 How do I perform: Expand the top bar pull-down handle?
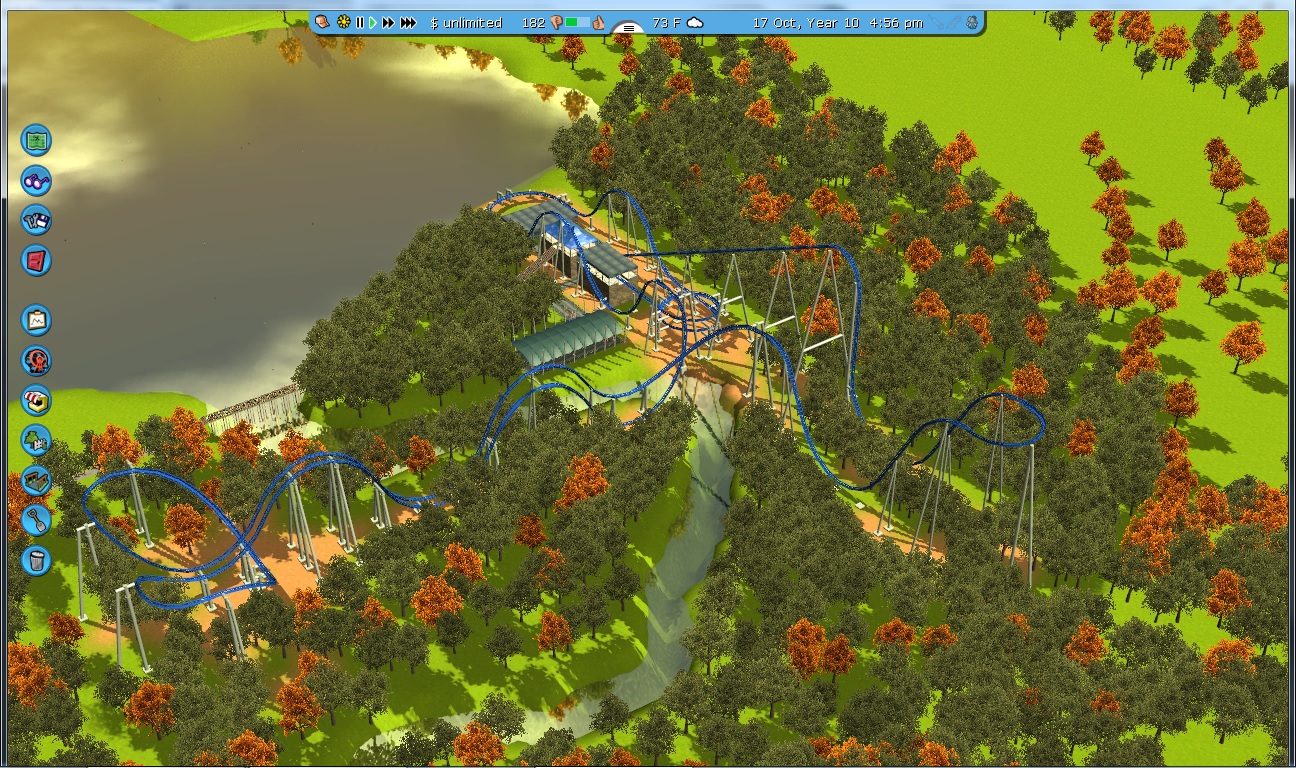coord(628,28)
